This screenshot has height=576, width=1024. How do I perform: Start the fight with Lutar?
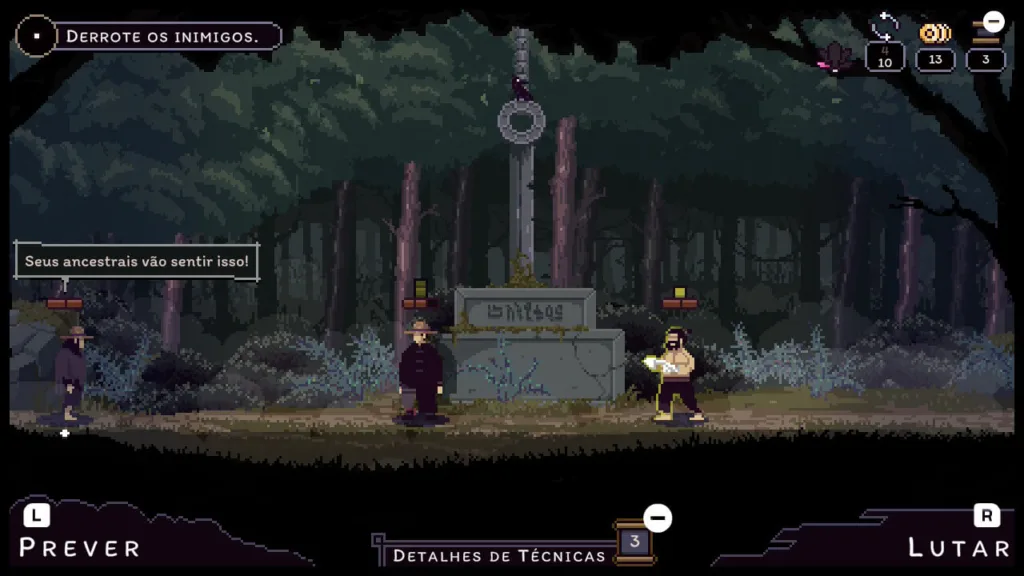coord(959,547)
